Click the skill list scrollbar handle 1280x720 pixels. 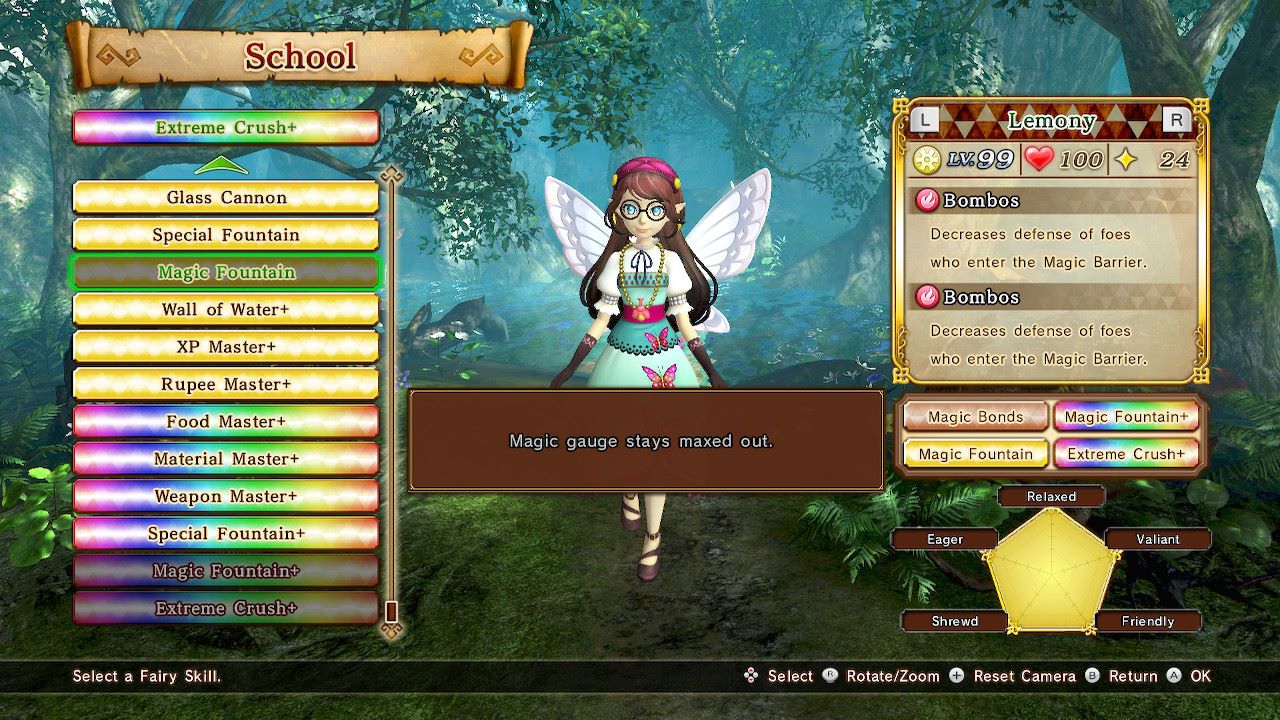pos(392,610)
